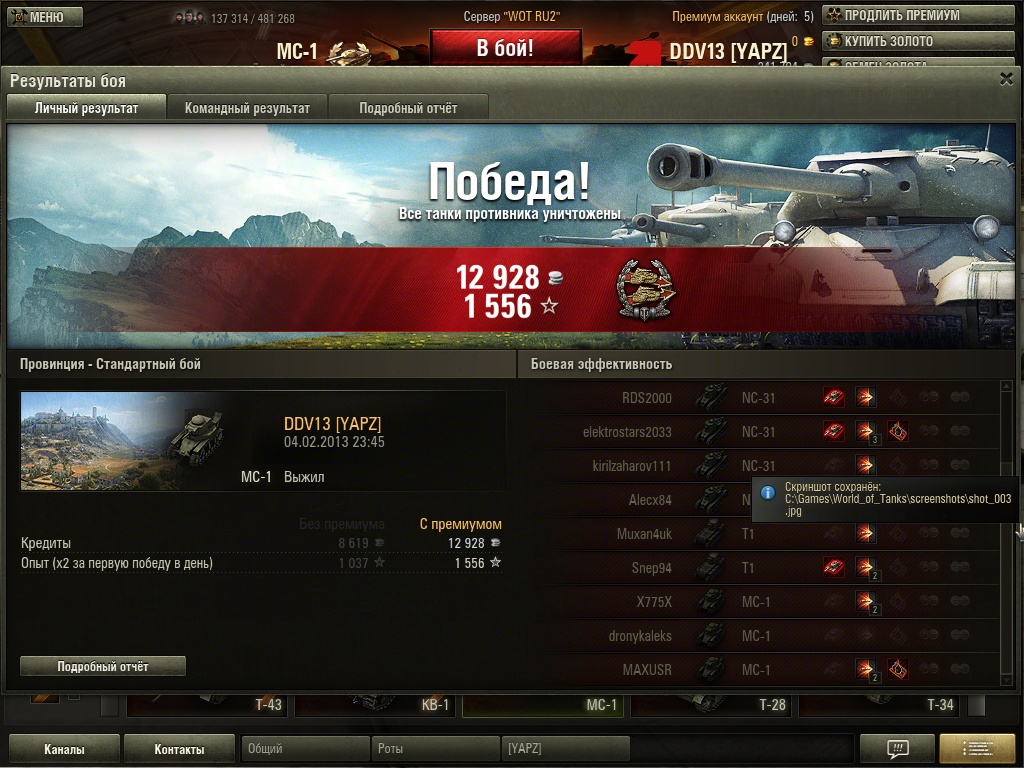The image size is (1024, 768).
Task: Start a battle with В бой!
Action: pos(505,48)
